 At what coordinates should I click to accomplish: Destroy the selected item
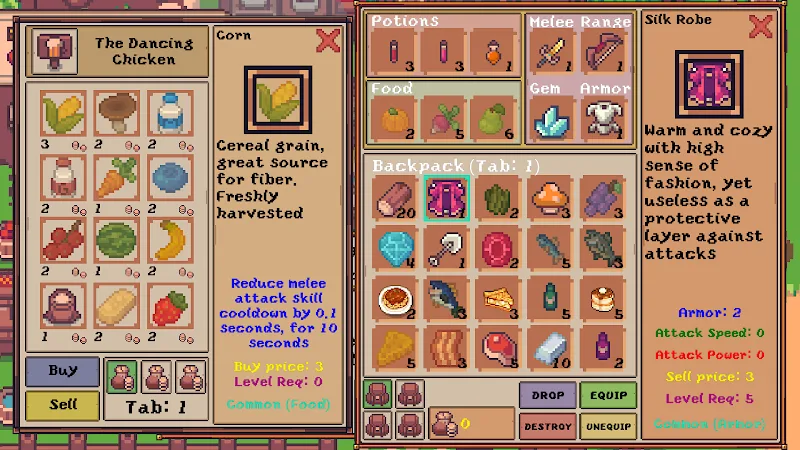tap(547, 425)
